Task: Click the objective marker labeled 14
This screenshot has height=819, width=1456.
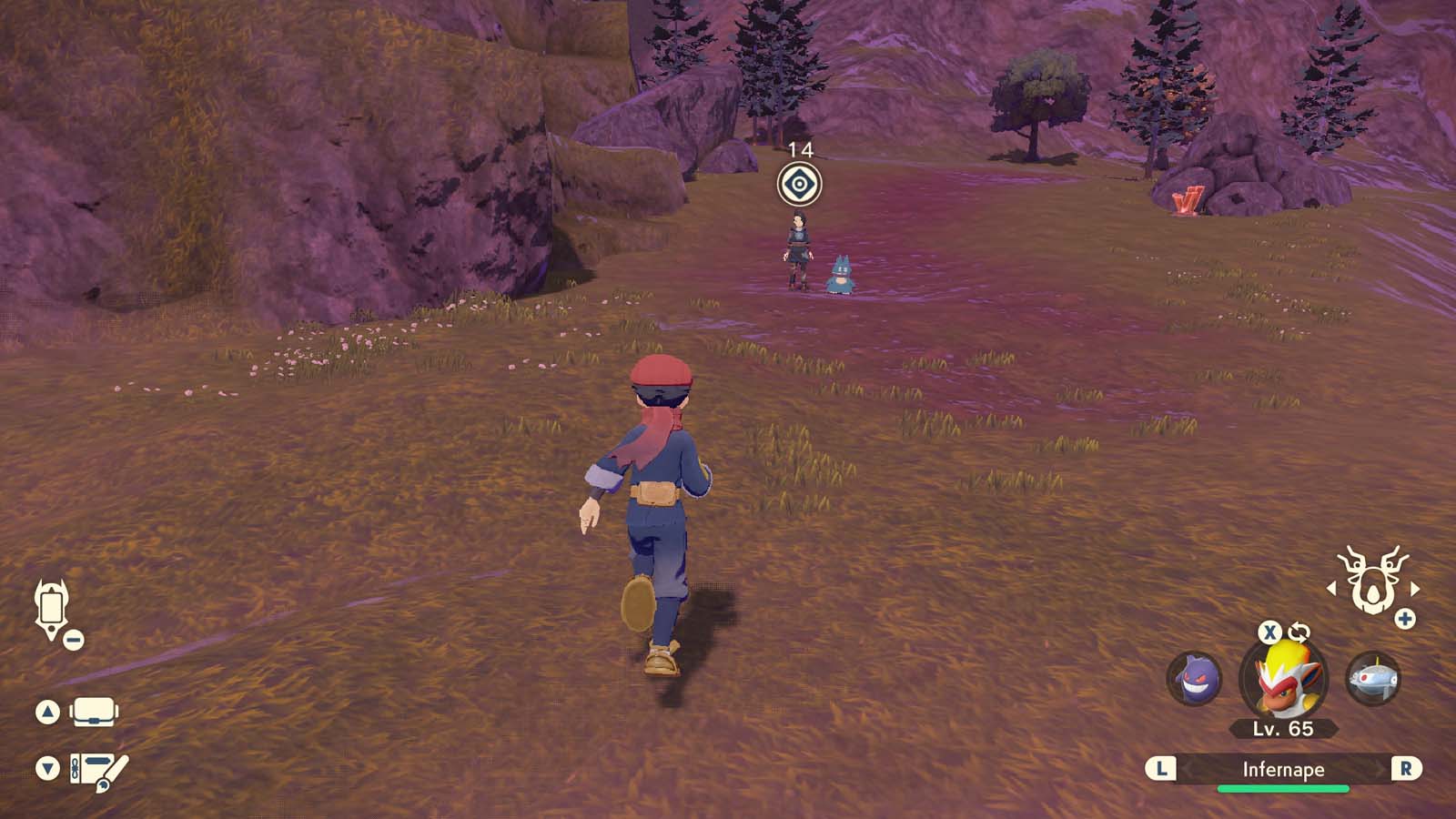Action: (797, 185)
